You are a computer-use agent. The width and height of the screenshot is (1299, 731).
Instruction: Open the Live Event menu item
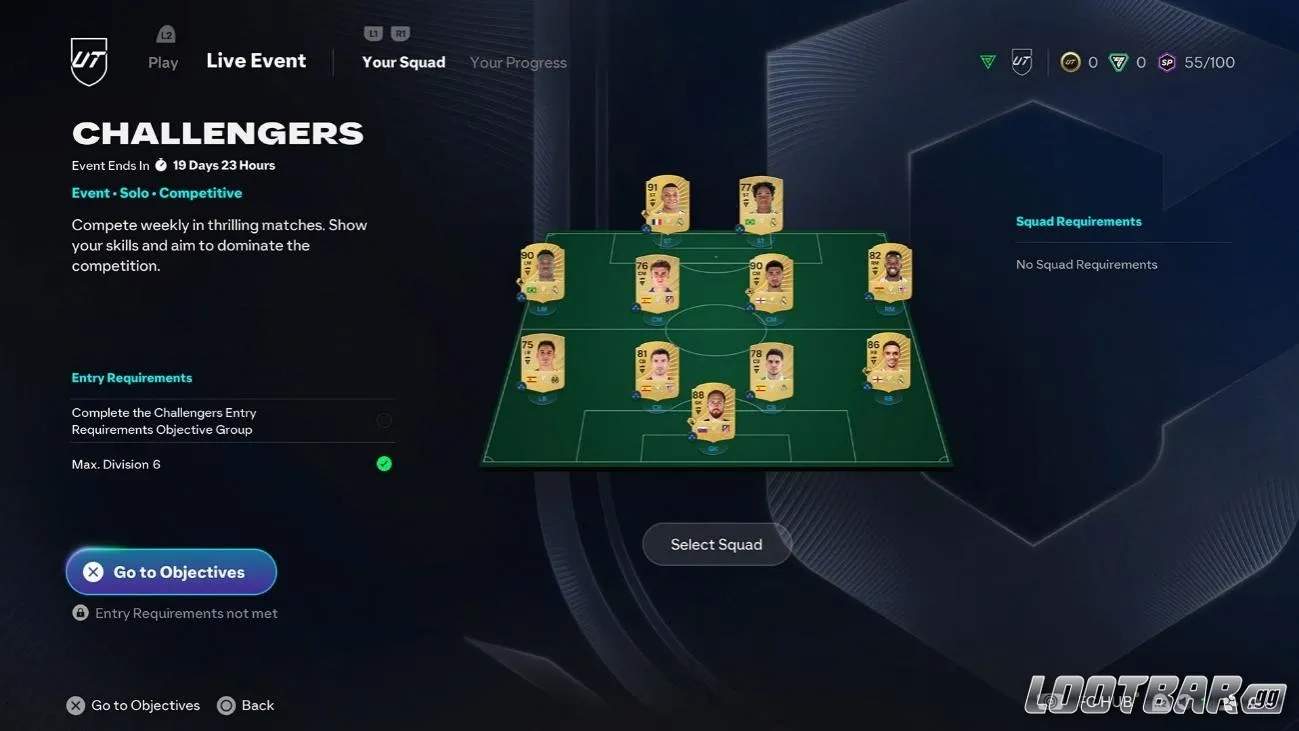256,60
